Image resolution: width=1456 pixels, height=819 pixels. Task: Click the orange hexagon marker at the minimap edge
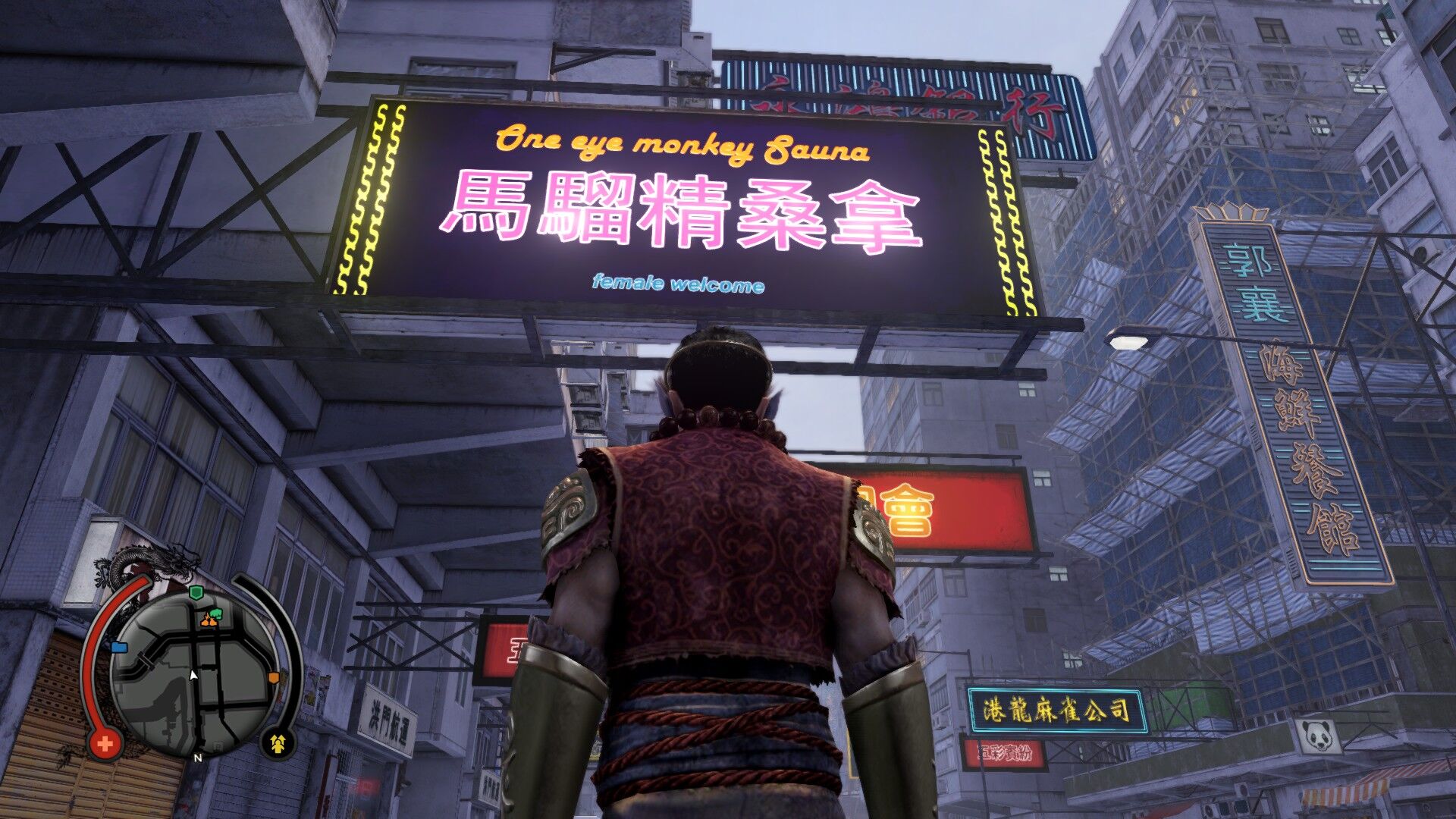(274, 676)
